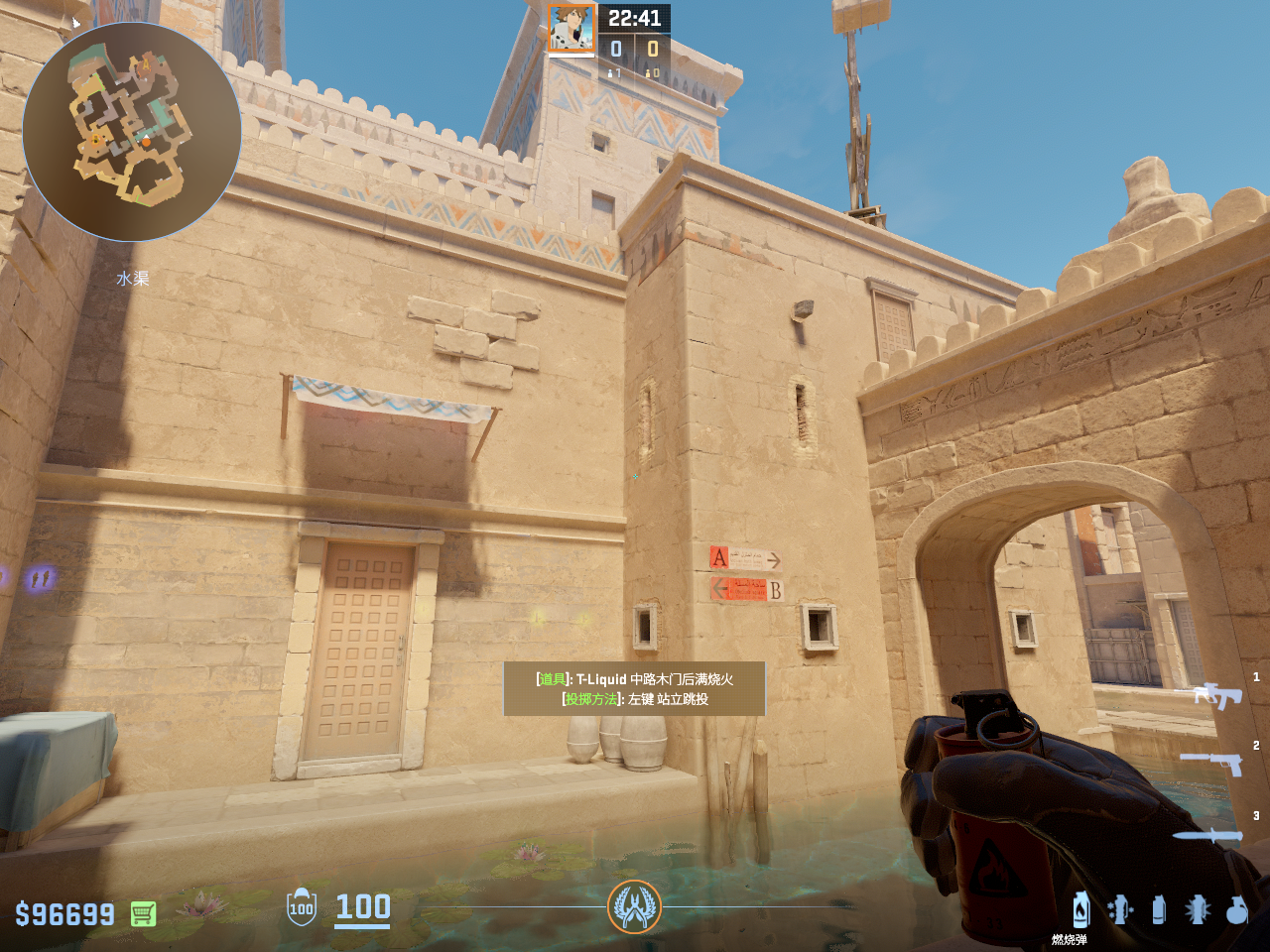Switch to the silenced pistol in slot 2

coord(1212,763)
